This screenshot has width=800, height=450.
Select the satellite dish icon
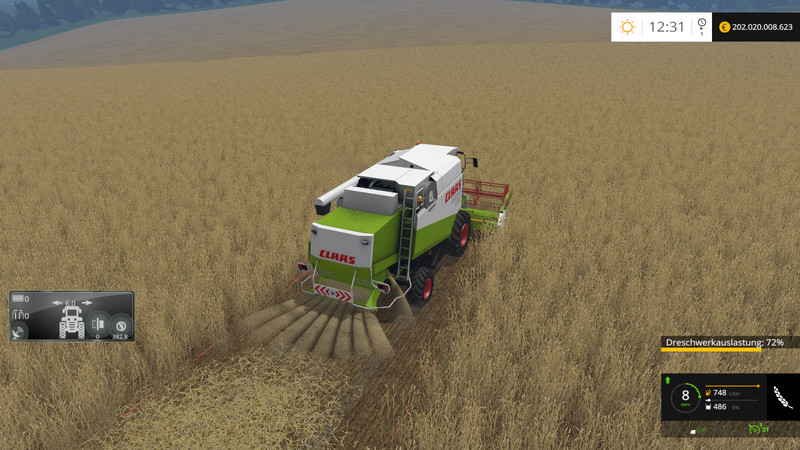17,333
